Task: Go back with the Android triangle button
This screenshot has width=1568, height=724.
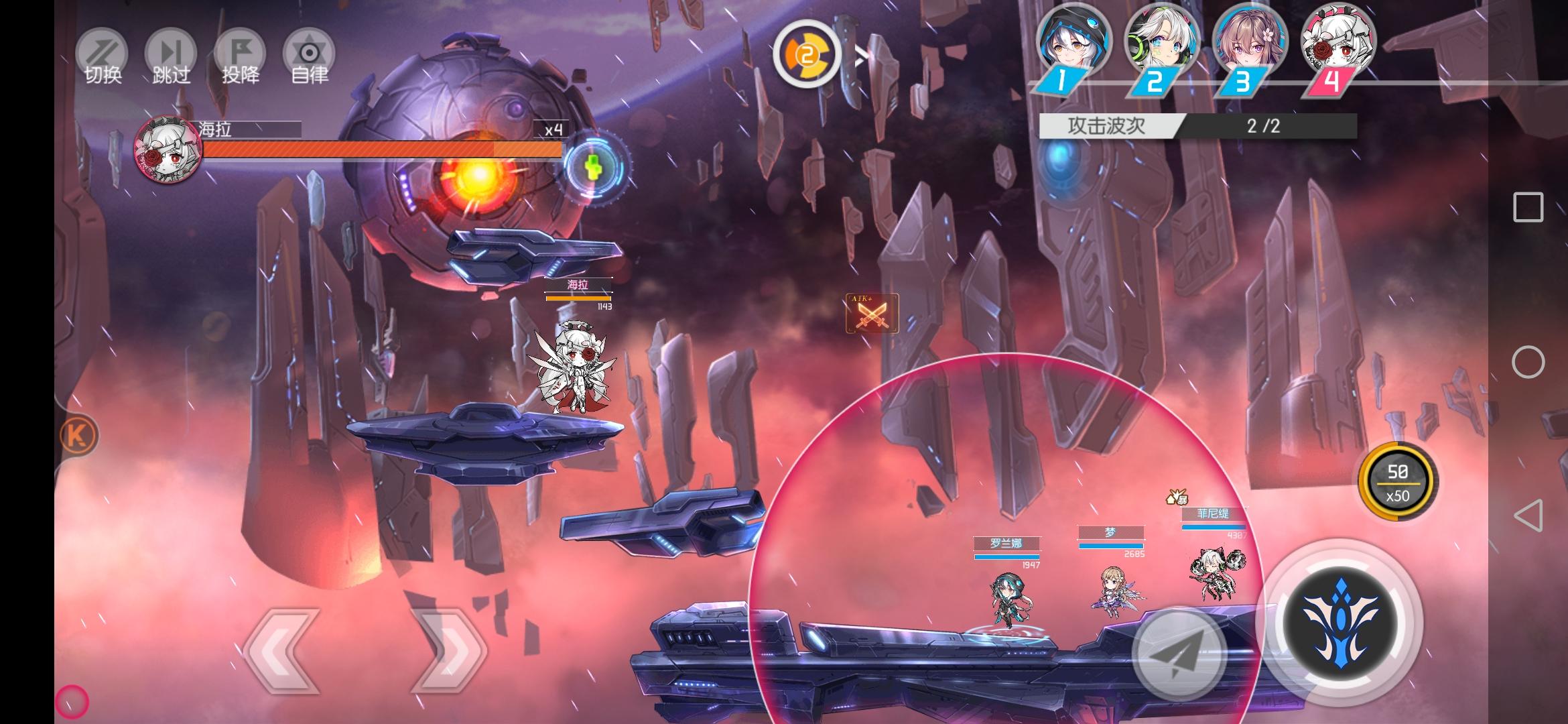Action: click(1528, 516)
